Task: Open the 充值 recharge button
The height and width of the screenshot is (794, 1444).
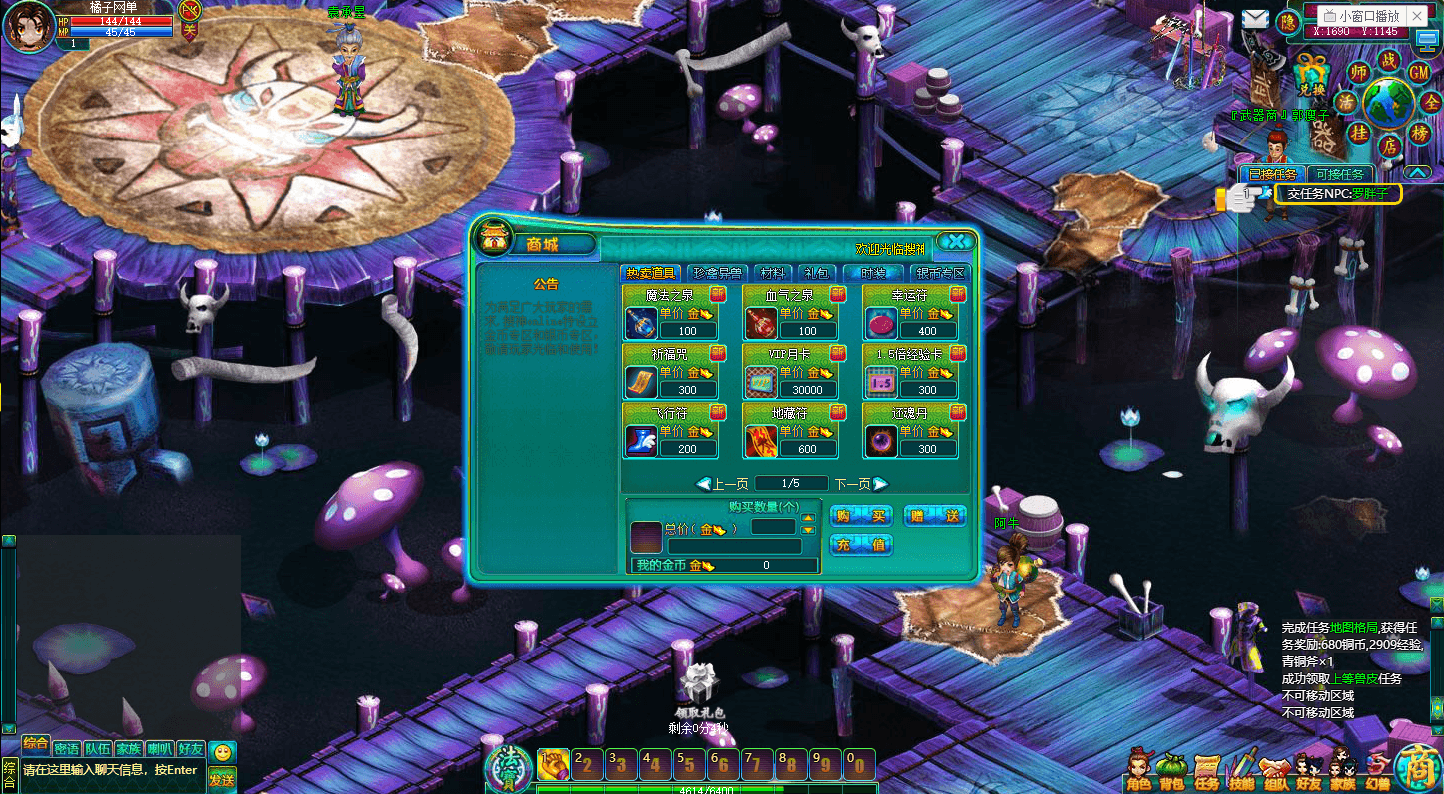Action: (x=861, y=545)
